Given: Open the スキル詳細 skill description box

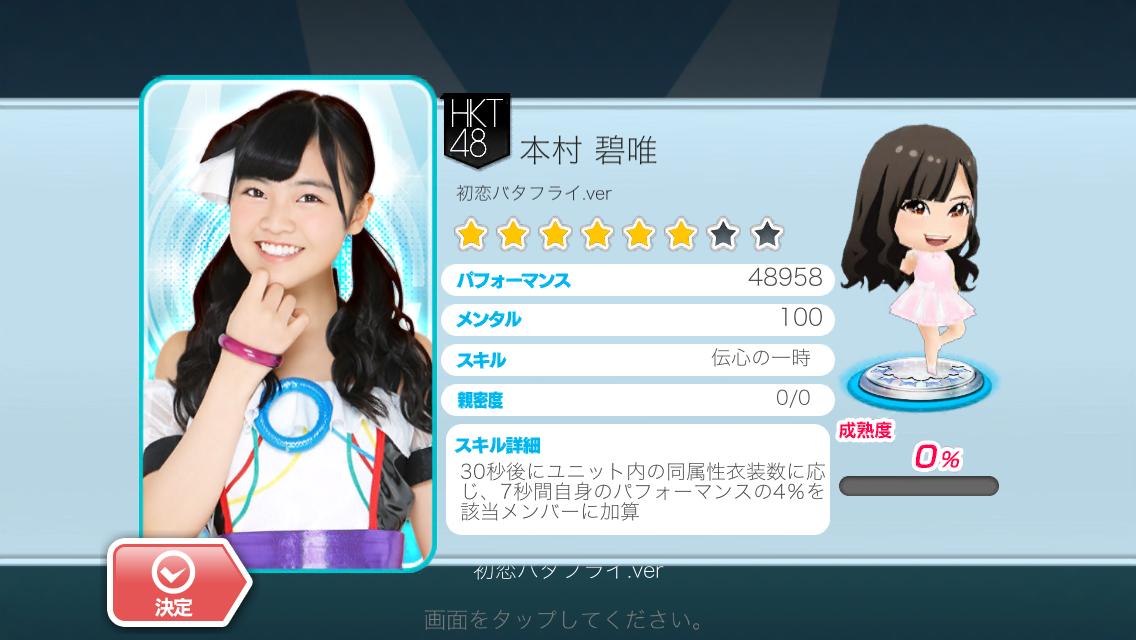Looking at the screenshot, I should click(637, 482).
